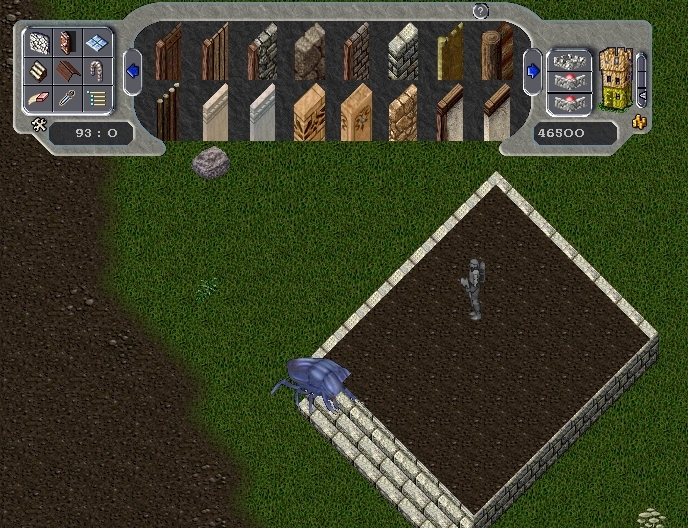Open the walls category tool

point(40,44)
